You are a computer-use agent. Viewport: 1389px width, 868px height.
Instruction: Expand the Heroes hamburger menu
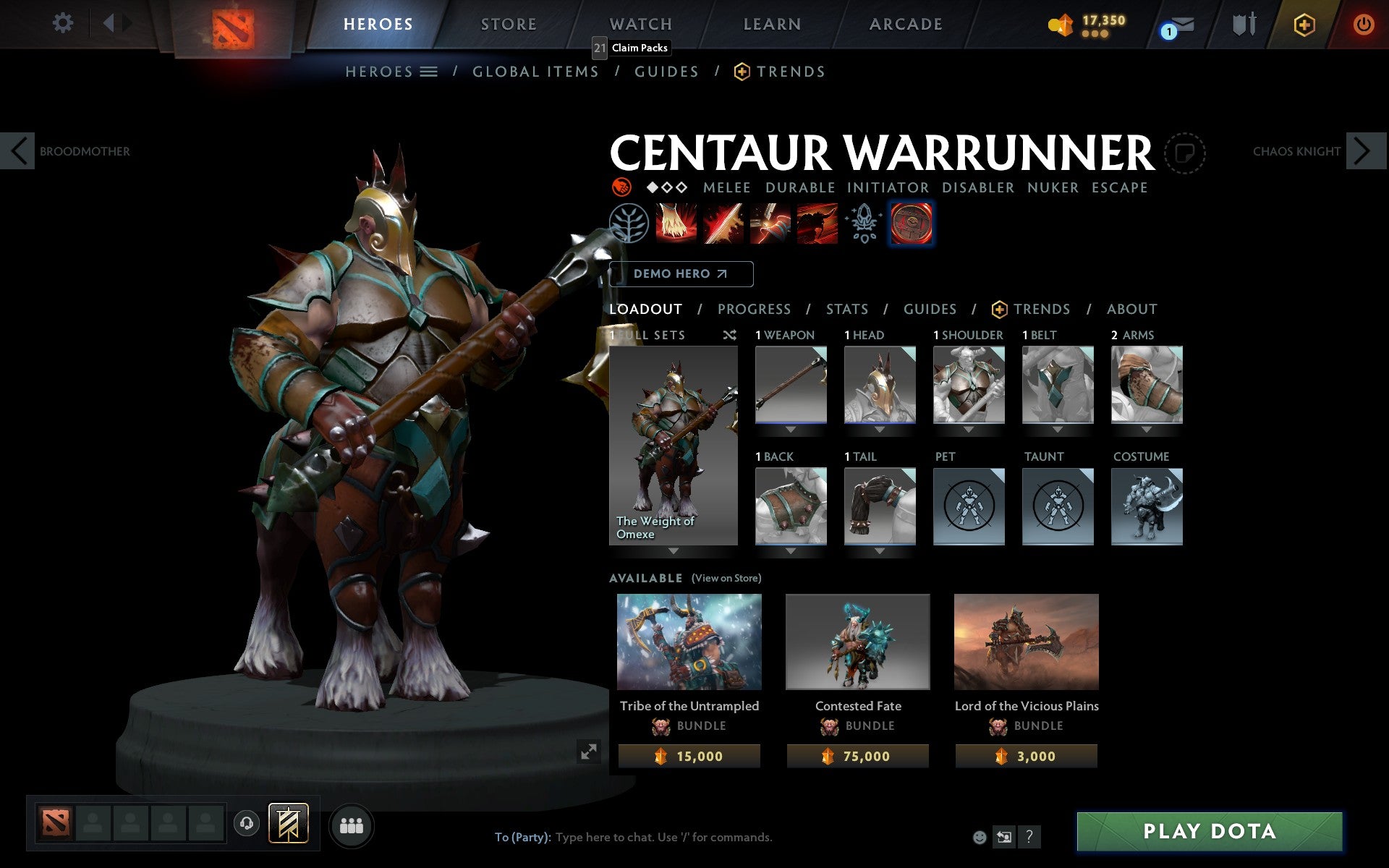pyautogui.click(x=430, y=71)
